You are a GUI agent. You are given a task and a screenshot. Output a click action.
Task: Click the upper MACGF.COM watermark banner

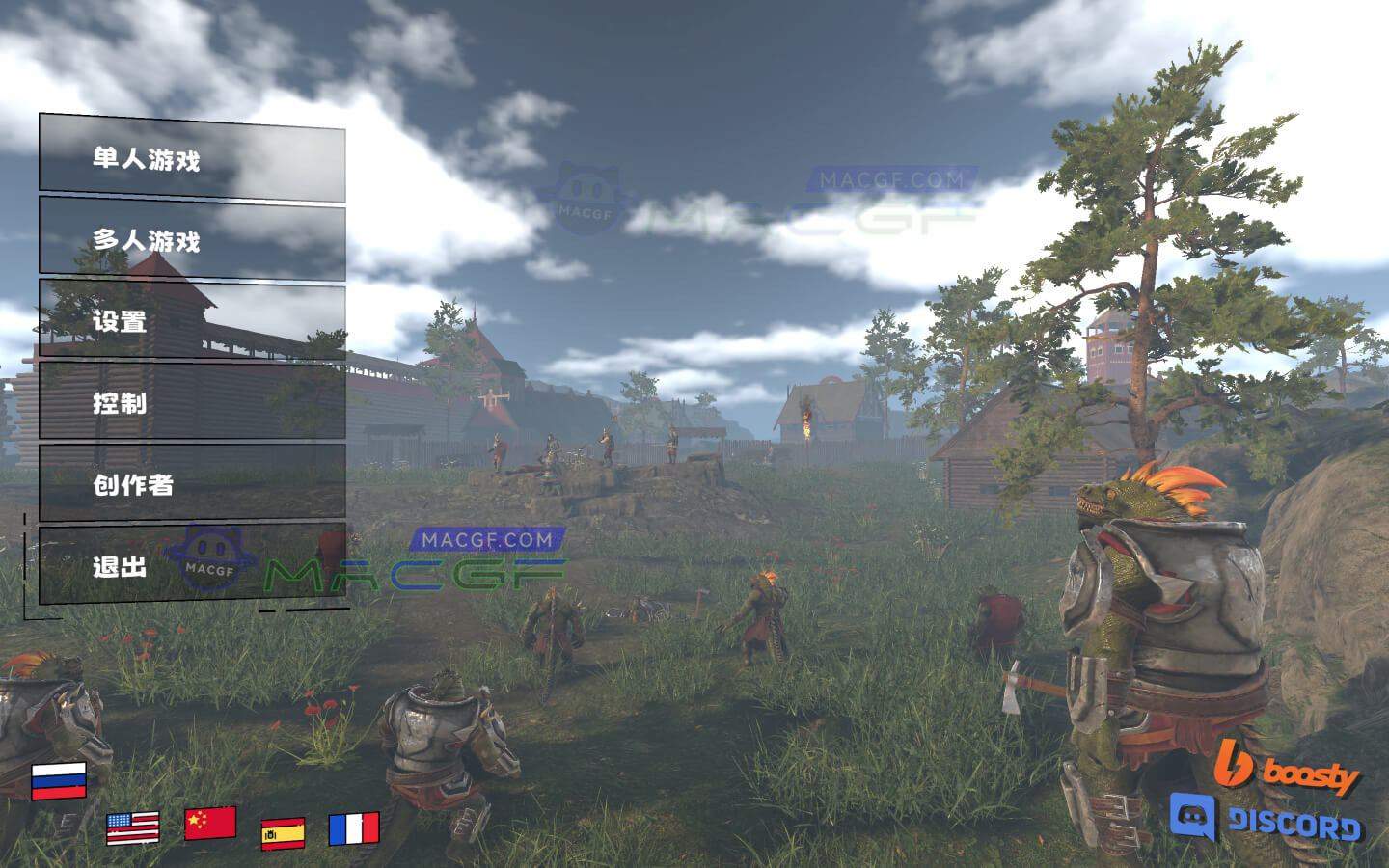click(x=892, y=177)
